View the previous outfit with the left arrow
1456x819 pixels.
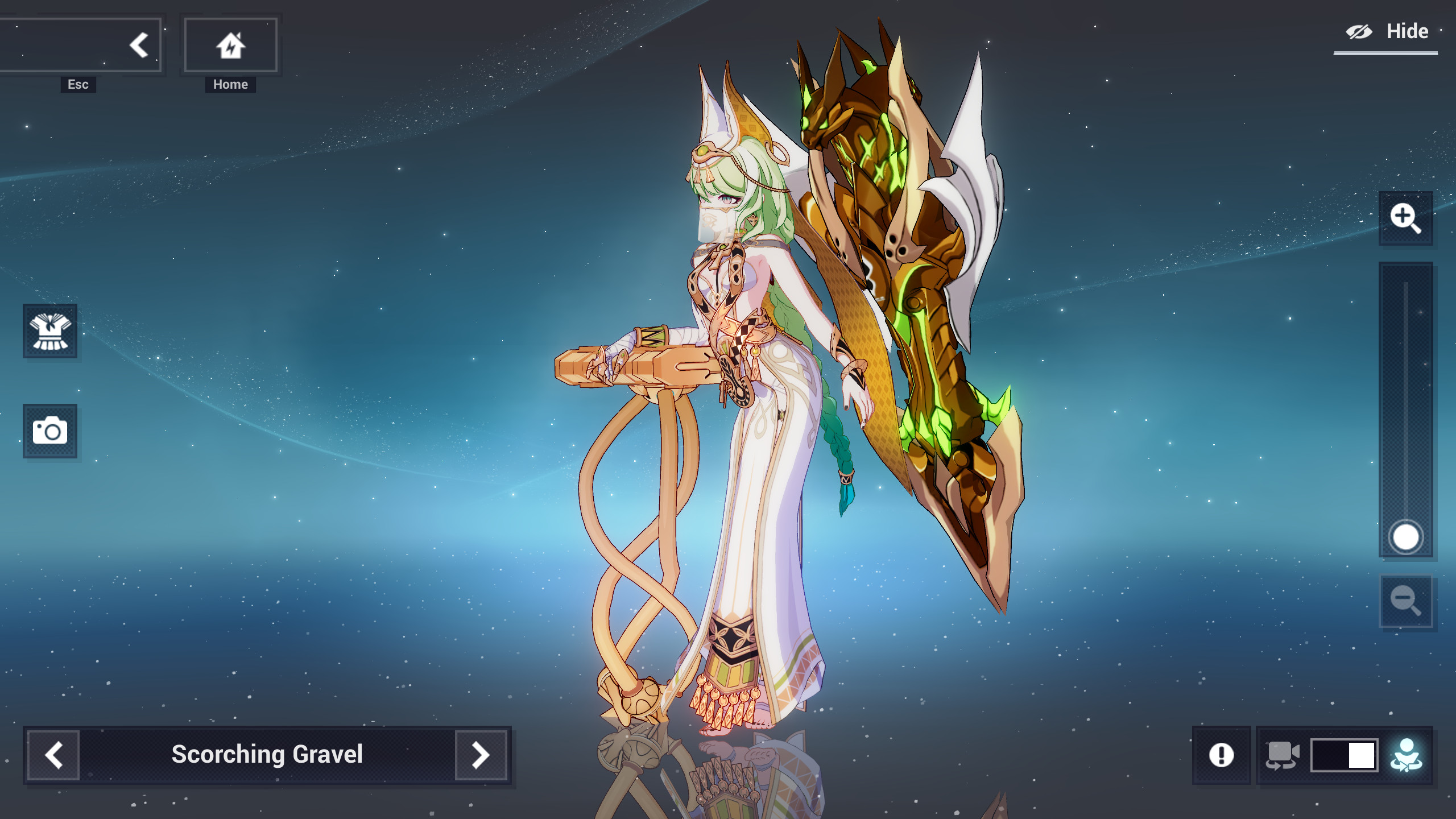tap(55, 755)
